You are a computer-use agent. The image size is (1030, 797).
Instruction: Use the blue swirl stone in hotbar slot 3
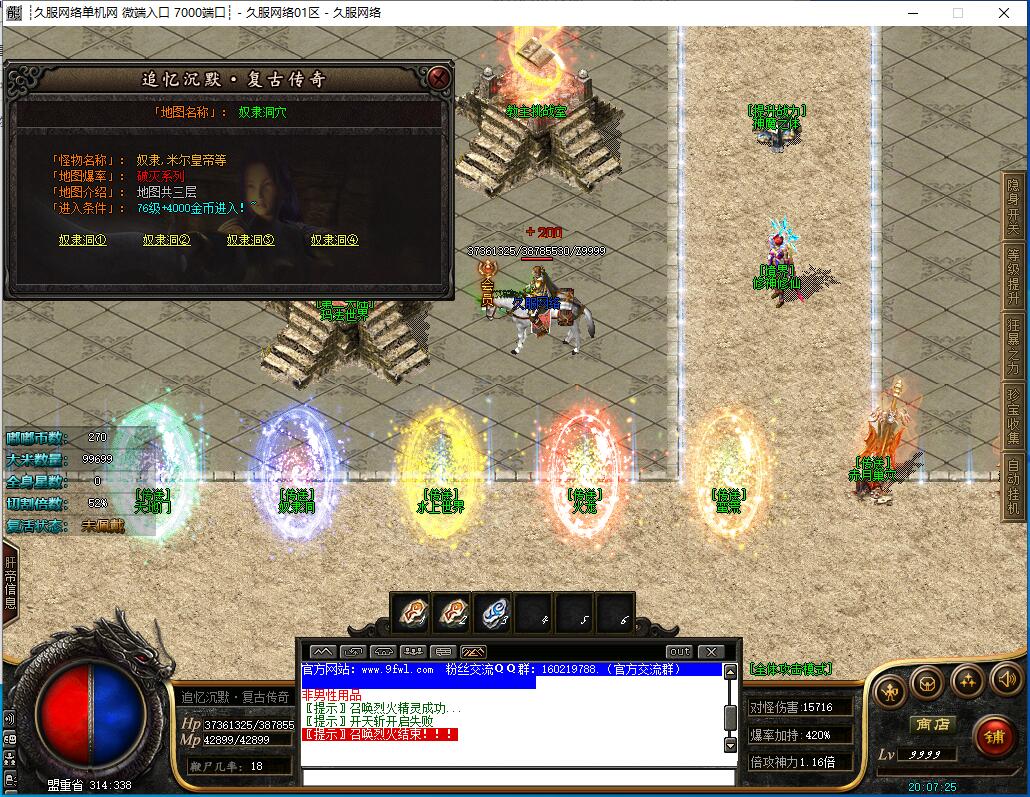pyautogui.click(x=492, y=612)
